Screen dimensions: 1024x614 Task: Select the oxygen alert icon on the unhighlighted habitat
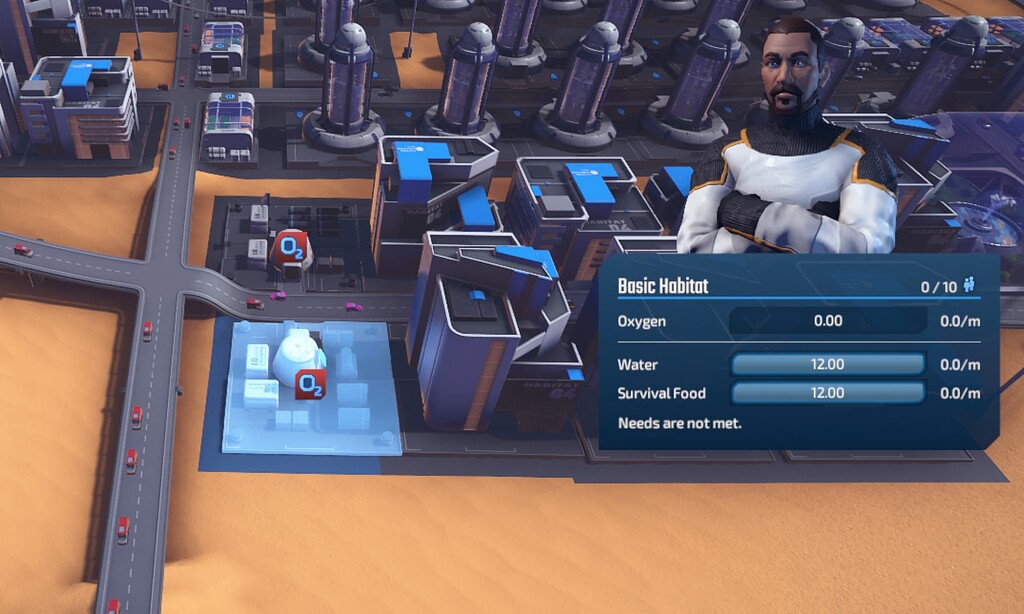pos(290,245)
